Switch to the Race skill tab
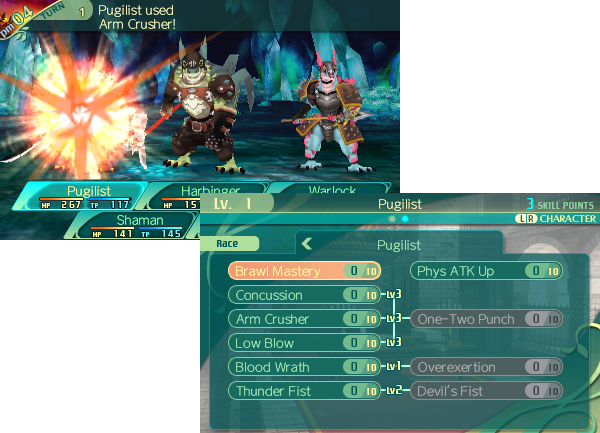Image resolution: width=600 pixels, height=433 pixels. click(236, 243)
